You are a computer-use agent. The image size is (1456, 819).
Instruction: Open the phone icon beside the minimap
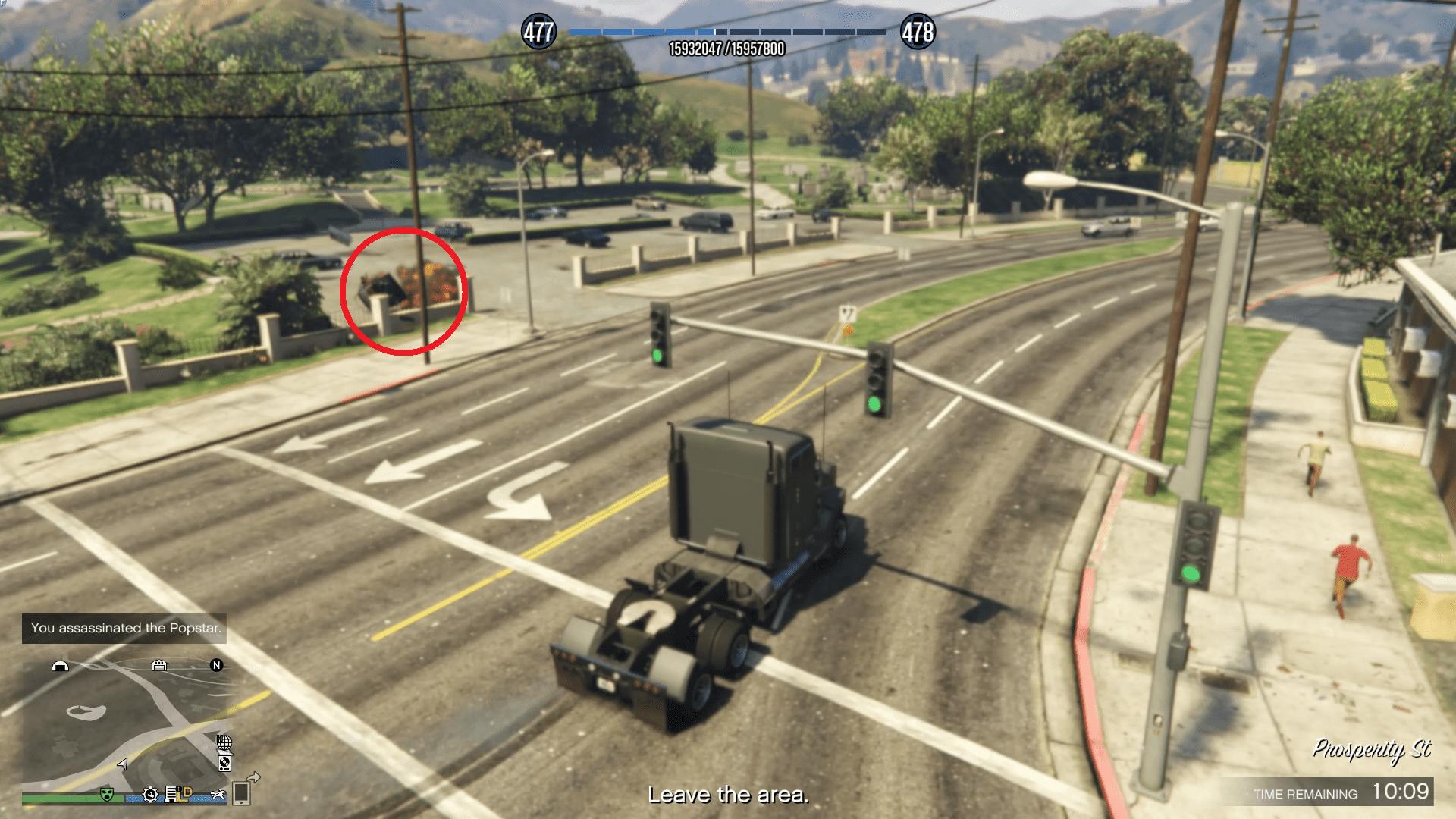241,793
